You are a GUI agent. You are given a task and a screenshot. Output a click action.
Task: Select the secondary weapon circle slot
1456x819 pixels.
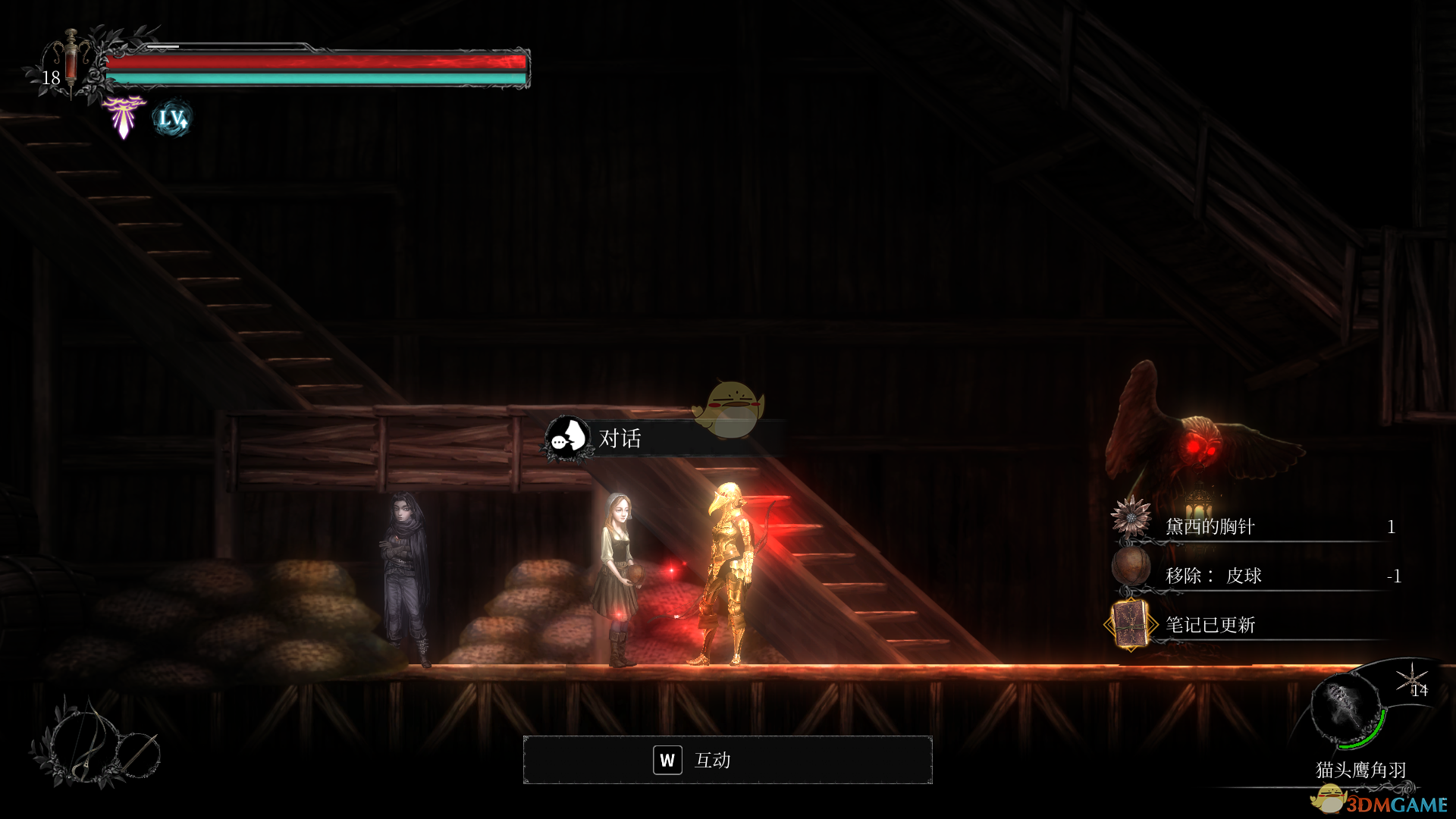click(x=139, y=754)
